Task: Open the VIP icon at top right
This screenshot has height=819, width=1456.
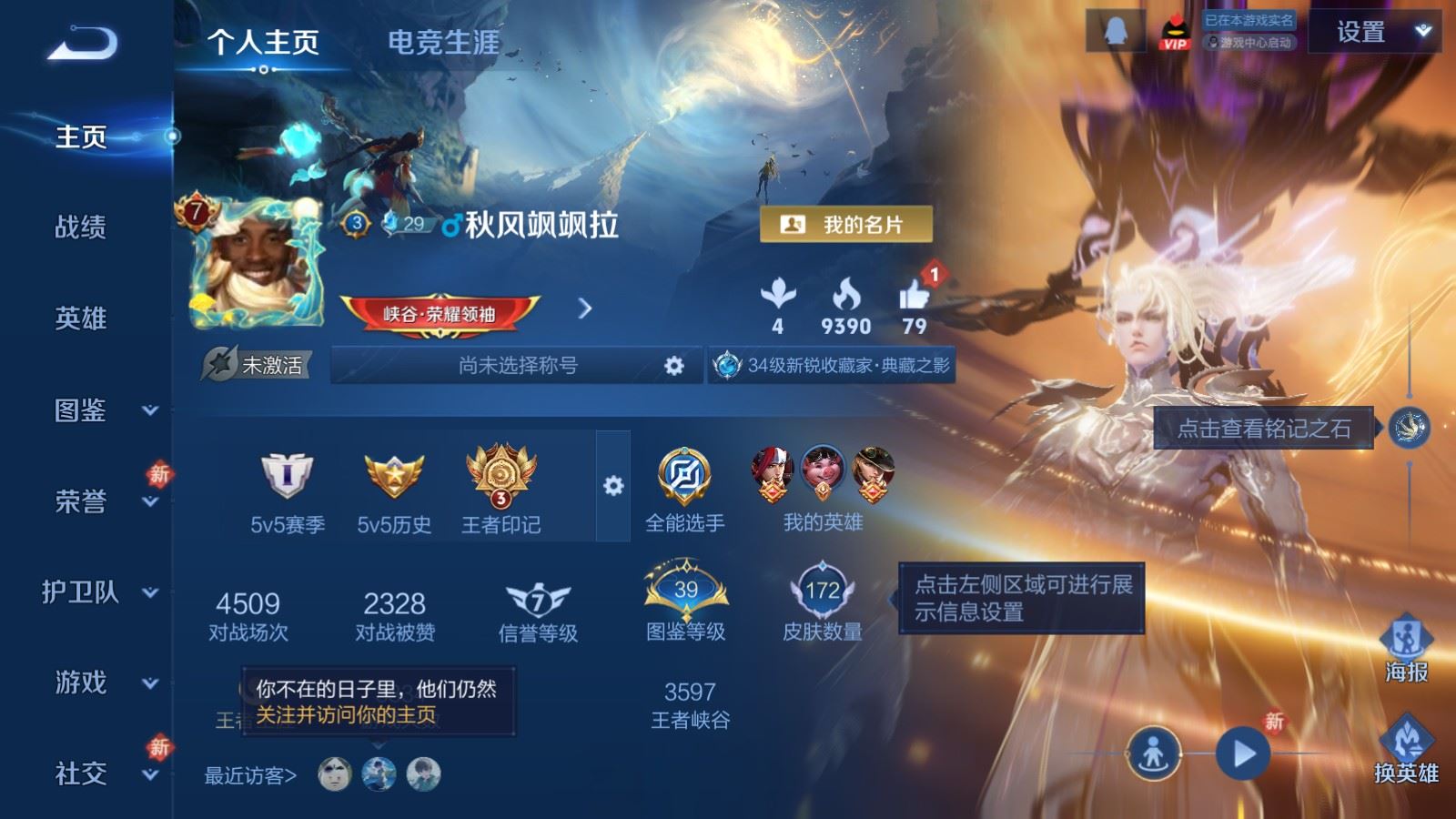Action: [x=1174, y=30]
